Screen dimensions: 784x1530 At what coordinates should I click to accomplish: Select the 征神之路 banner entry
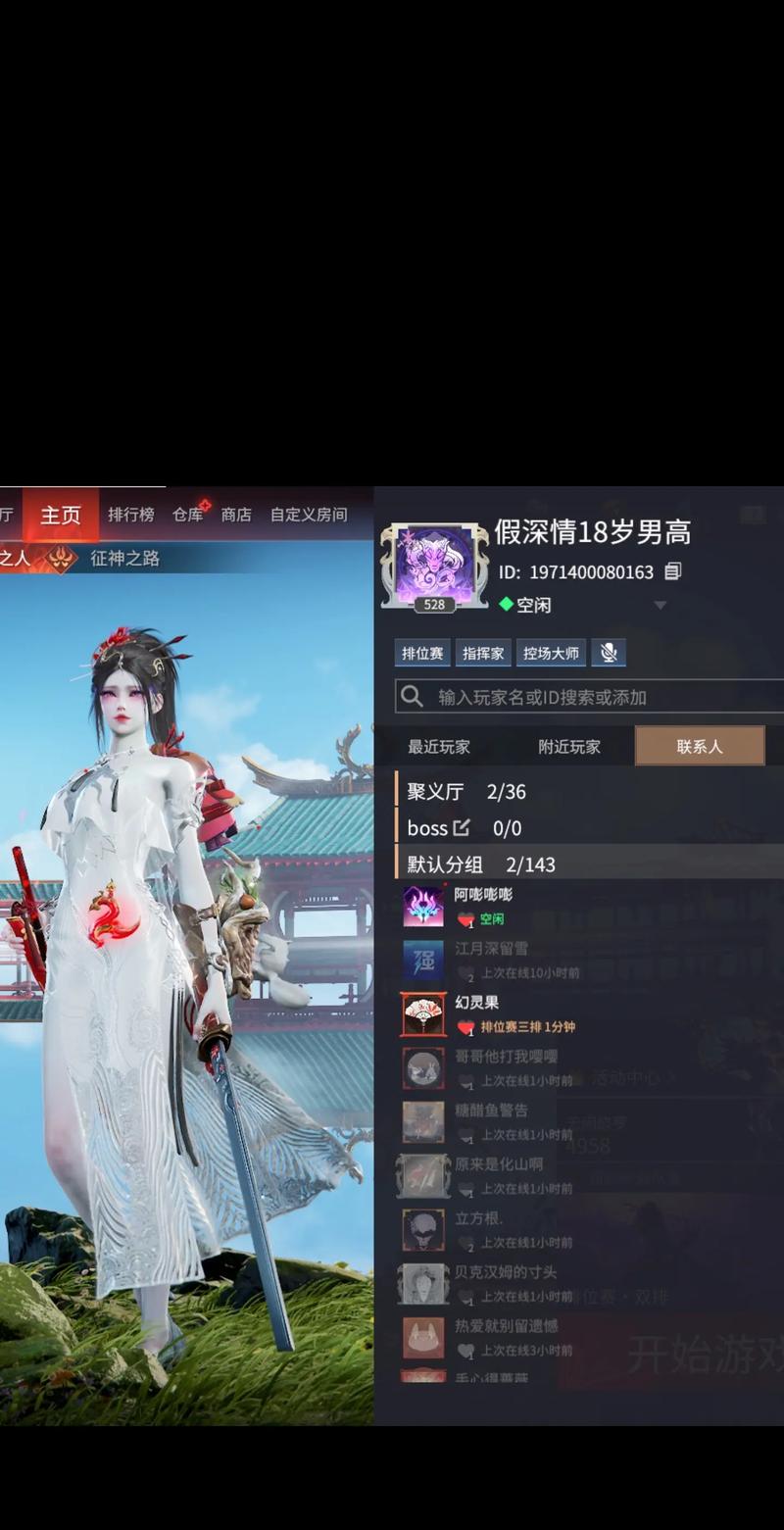[124, 559]
